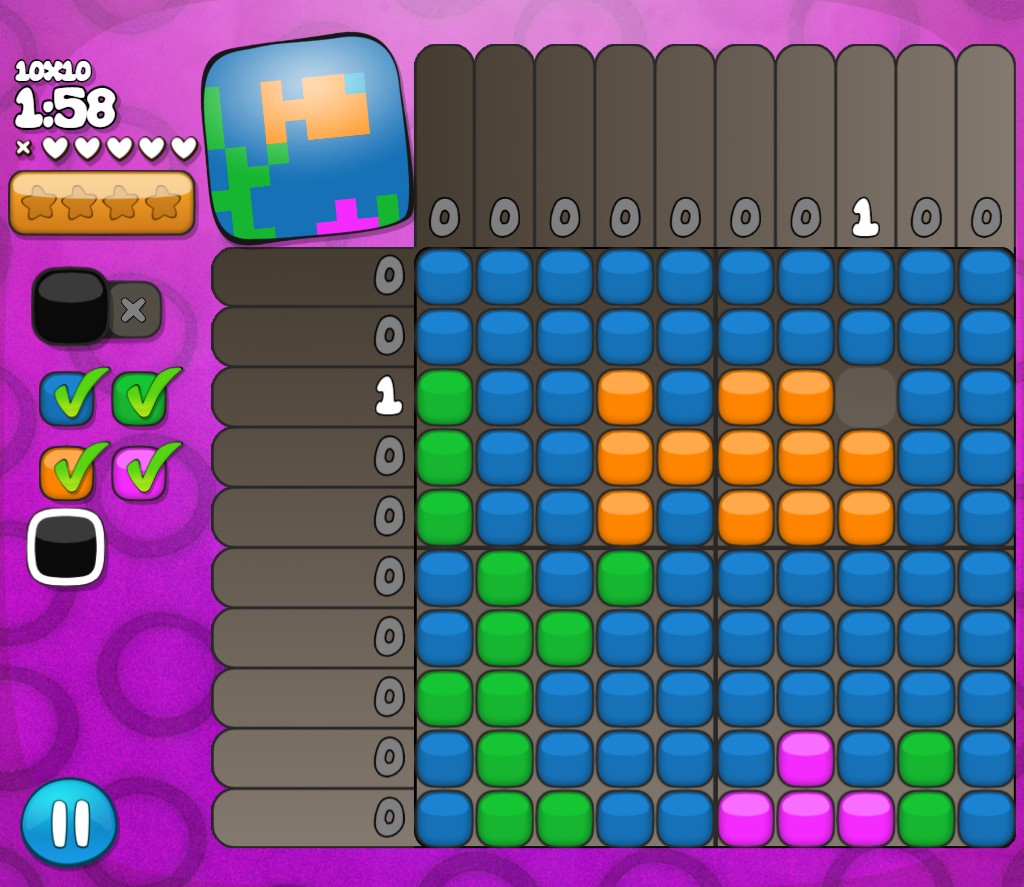Select the magenta paint color
Screen dimensions: 1024x887
point(139,472)
